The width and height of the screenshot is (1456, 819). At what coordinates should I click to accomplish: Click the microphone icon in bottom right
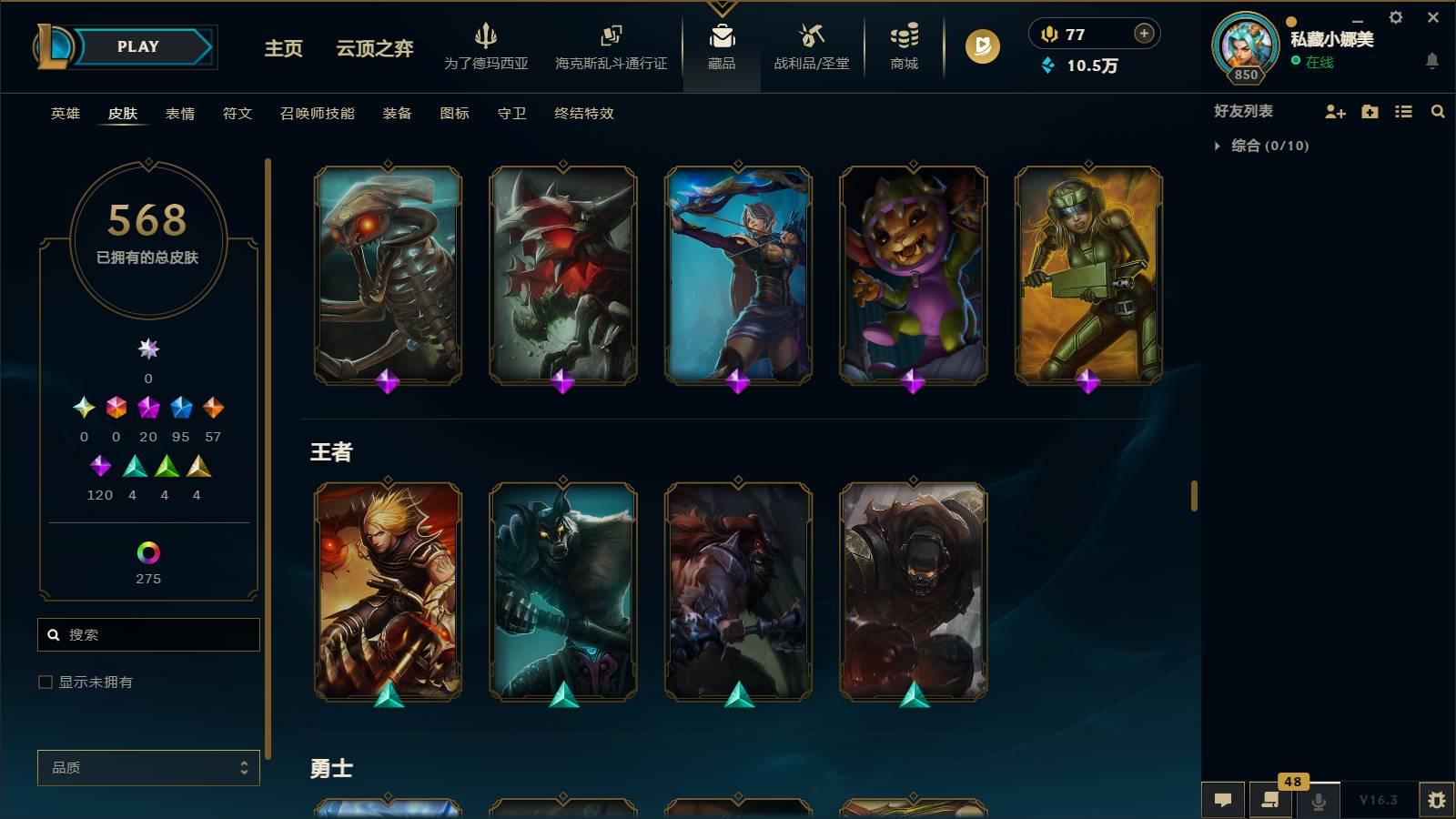[x=1318, y=800]
